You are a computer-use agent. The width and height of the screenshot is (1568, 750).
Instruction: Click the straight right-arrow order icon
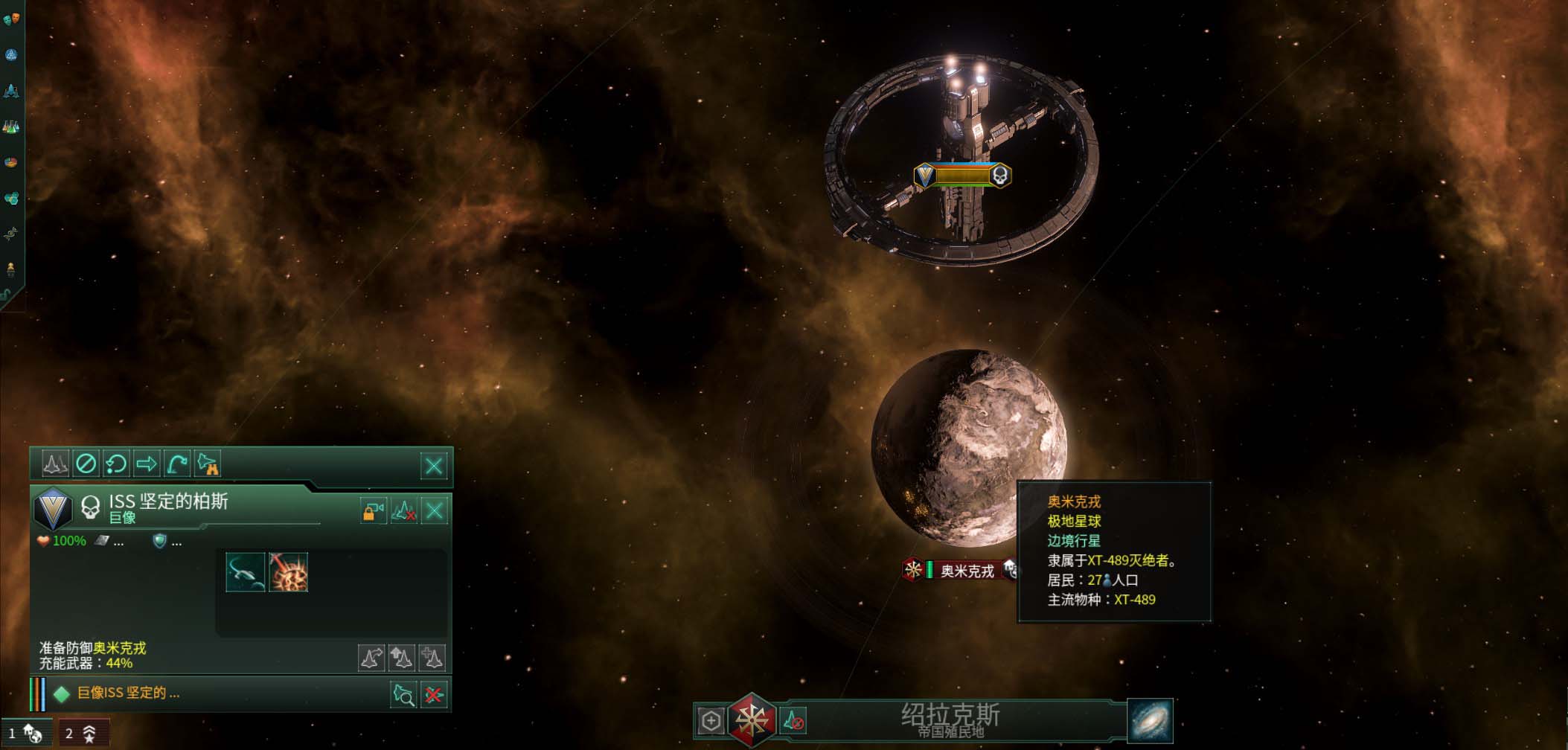coord(147,464)
